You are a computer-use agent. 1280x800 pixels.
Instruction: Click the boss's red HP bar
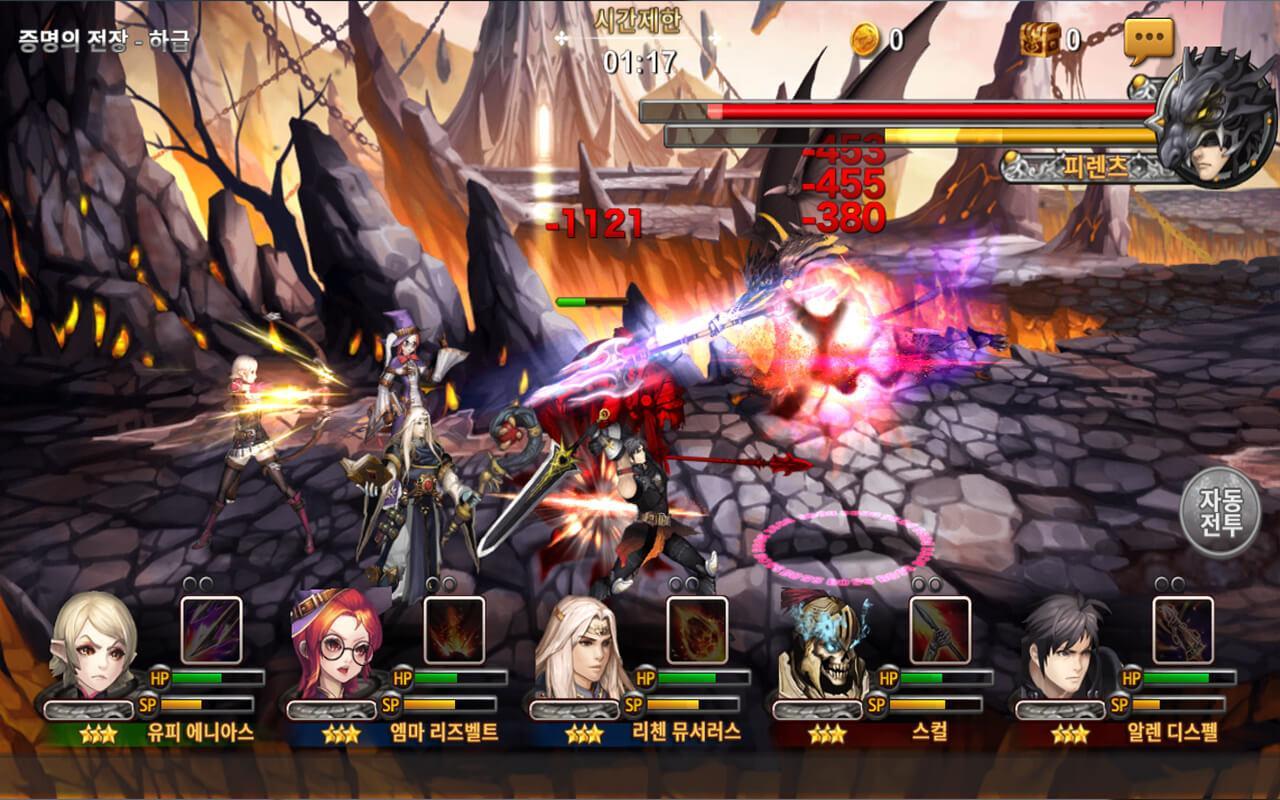890,110
